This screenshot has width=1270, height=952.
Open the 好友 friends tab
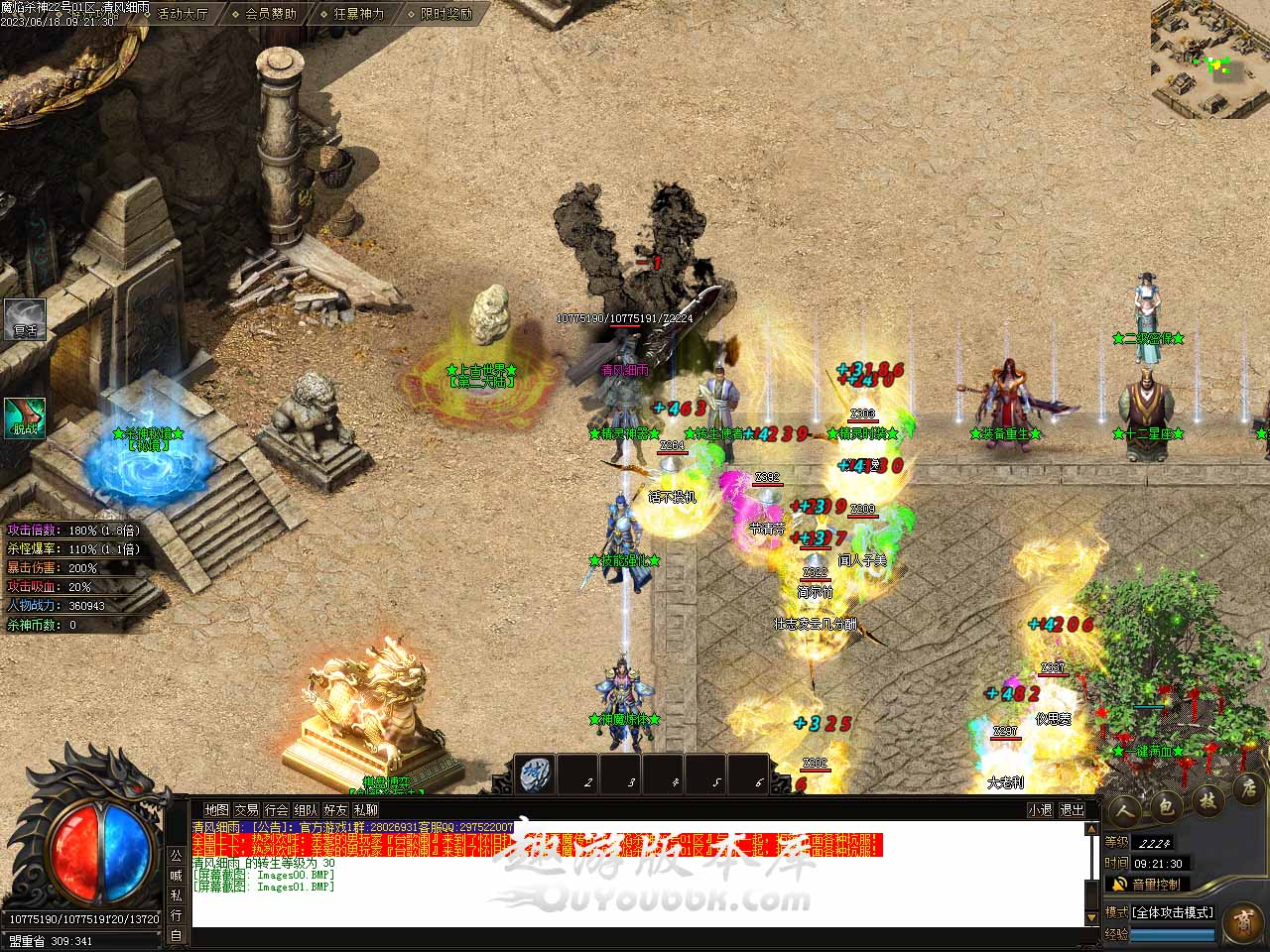pos(335,810)
